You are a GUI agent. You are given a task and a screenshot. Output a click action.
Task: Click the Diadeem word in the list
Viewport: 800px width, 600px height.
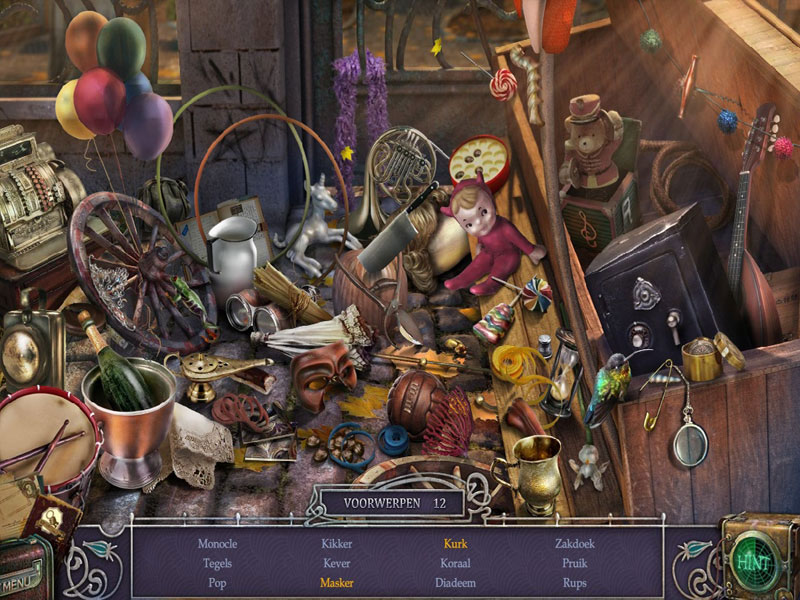pos(455,582)
